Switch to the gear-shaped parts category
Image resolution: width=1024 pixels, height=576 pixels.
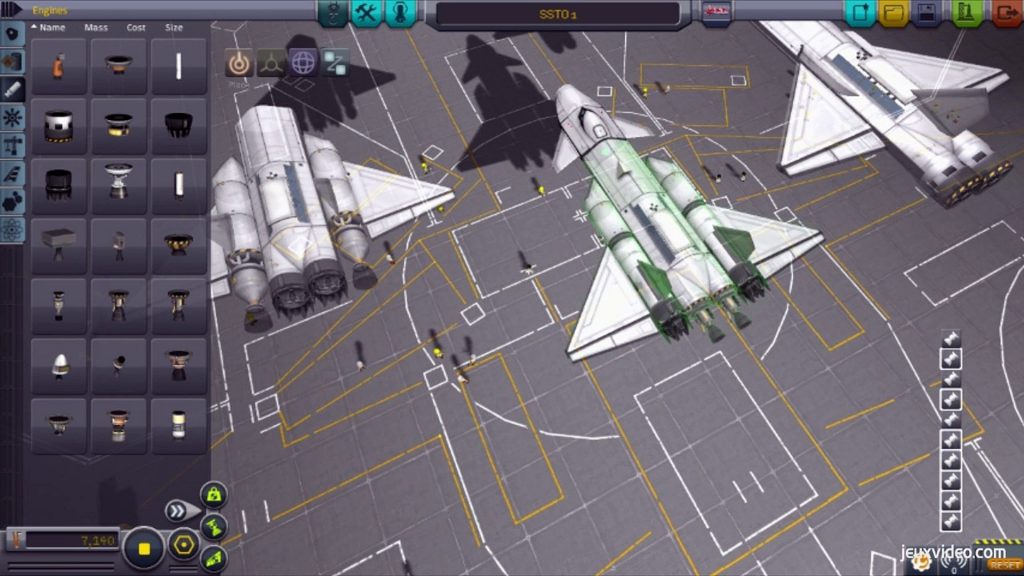click(x=12, y=117)
